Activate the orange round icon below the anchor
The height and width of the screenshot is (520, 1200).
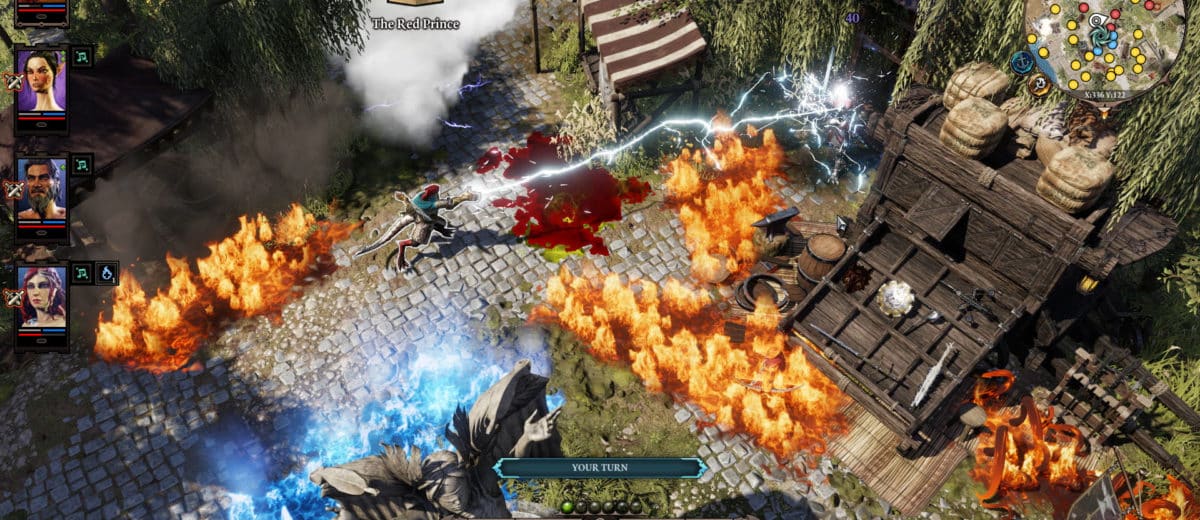[1037, 86]
